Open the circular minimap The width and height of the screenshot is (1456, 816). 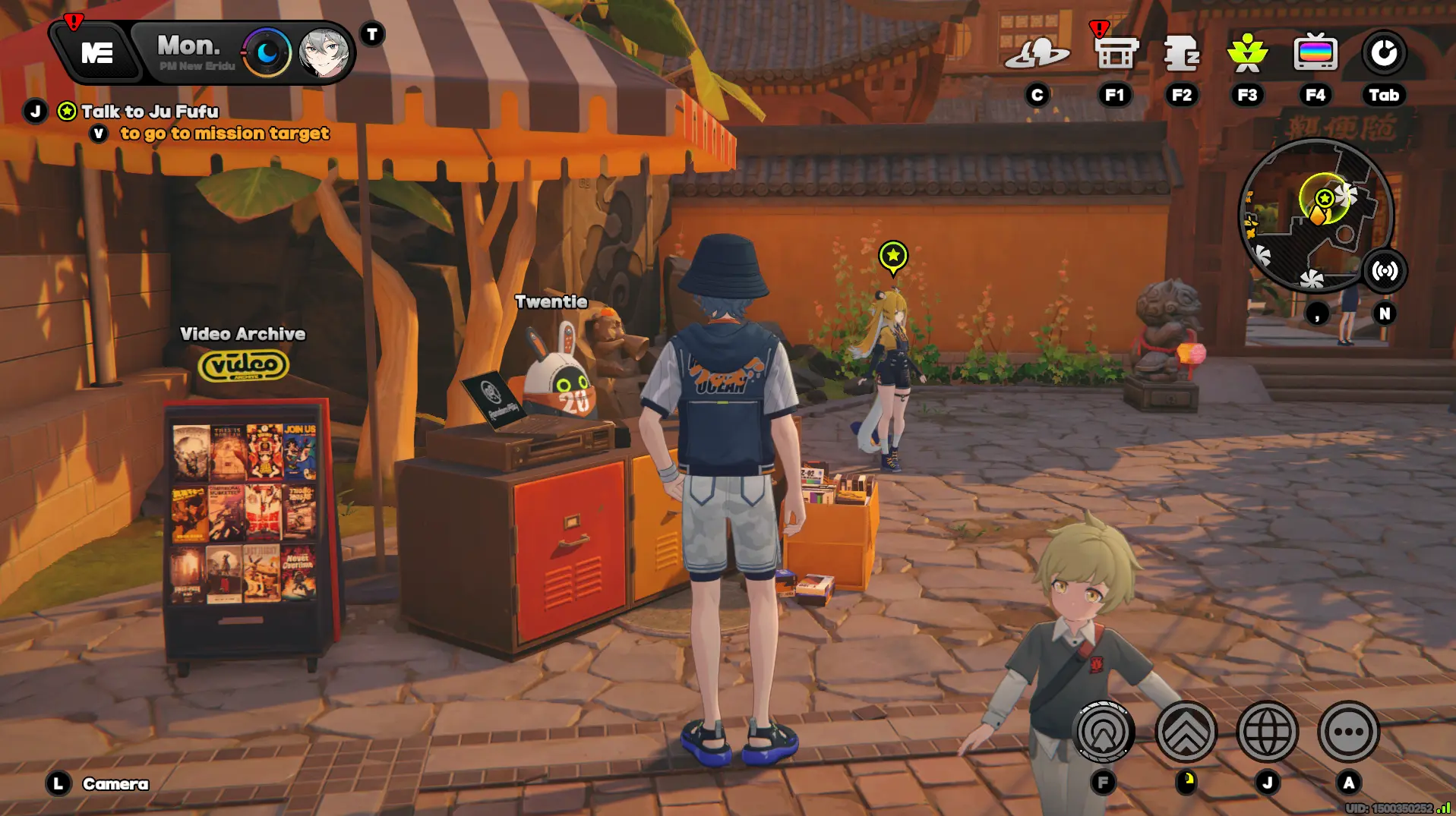tap(1315, 216)
